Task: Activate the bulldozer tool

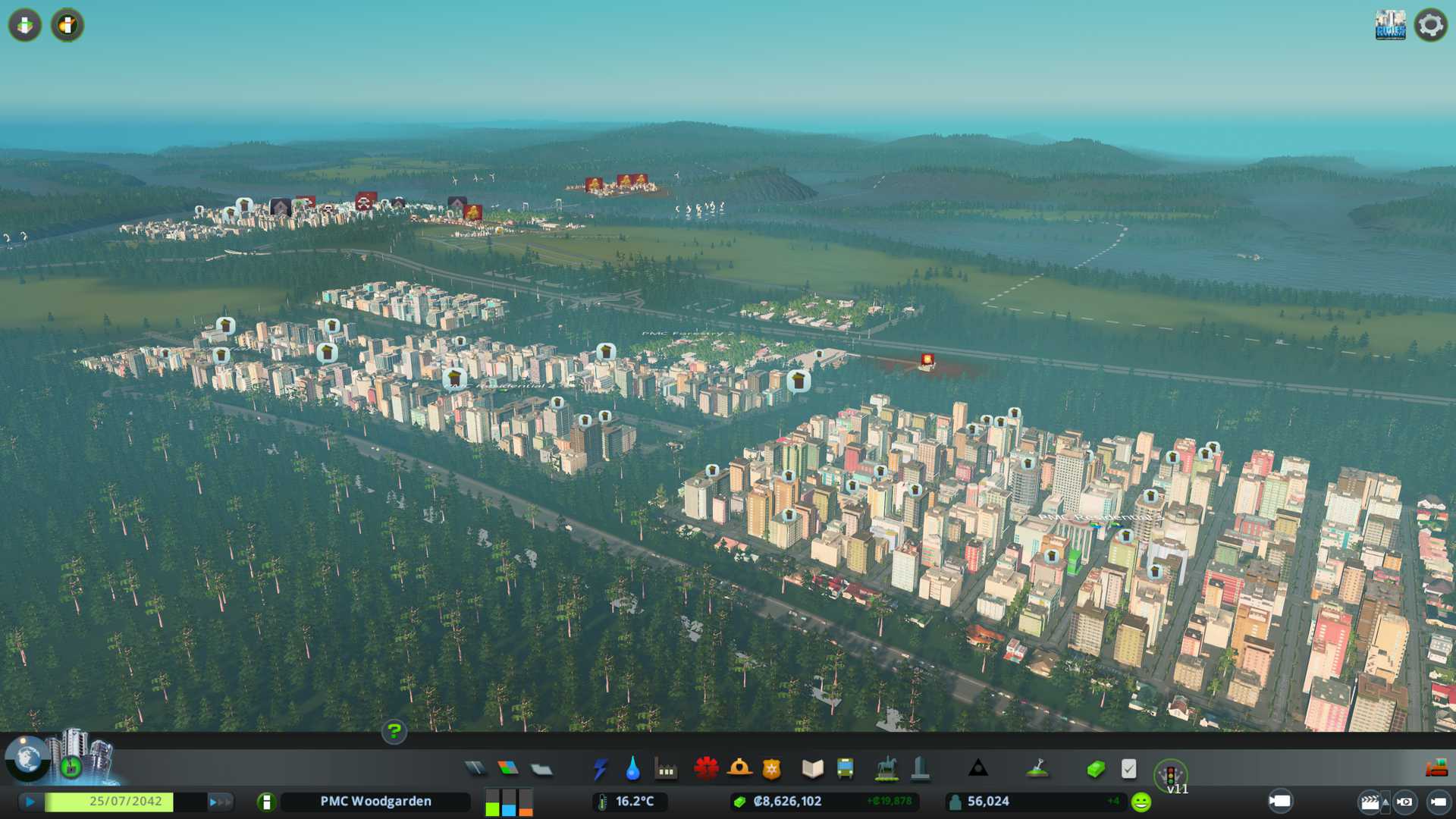Action: coord(1436,769)
